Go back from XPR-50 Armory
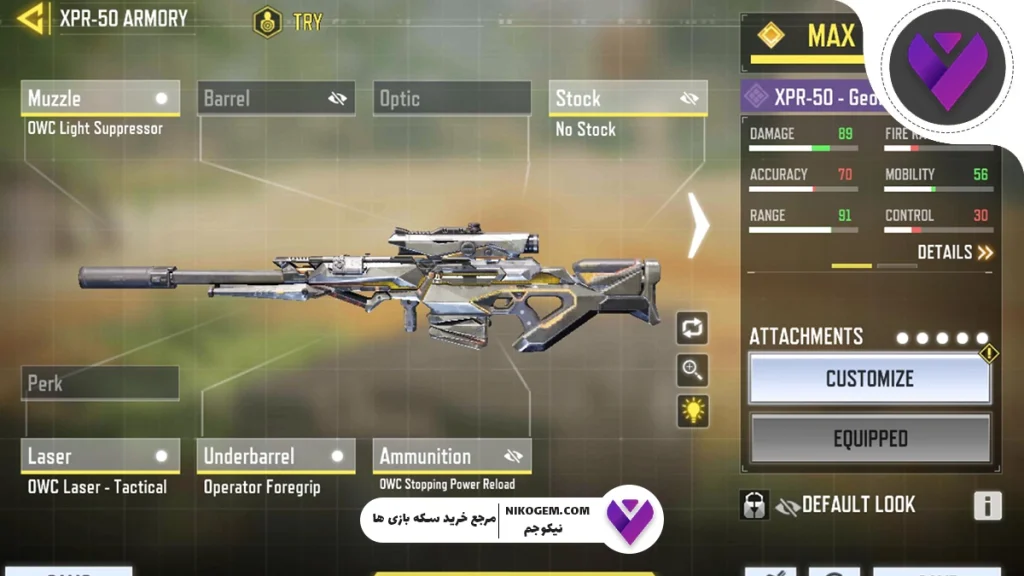 [x=31, y=19]
